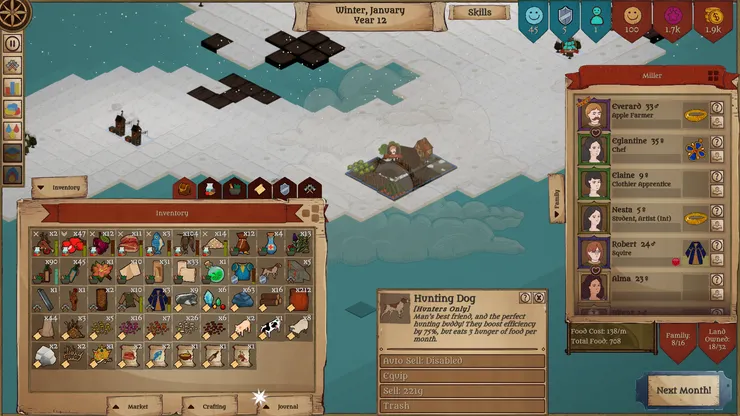The image size is (740, 416).
Task: Select the green potion flask slot
Action: point(215,272)
